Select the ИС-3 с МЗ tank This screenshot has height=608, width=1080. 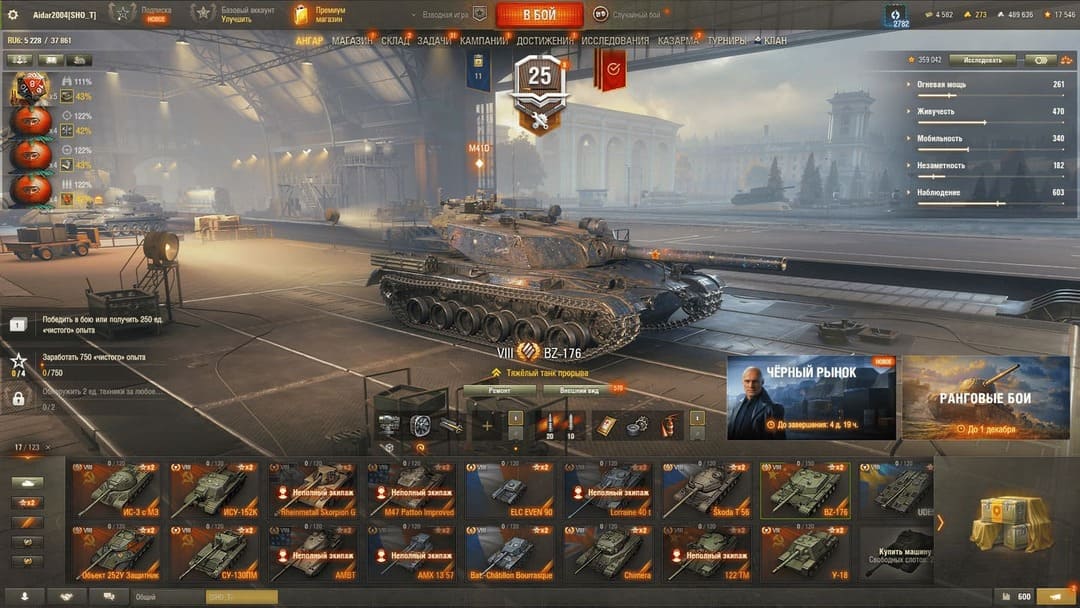click(115, 490)
